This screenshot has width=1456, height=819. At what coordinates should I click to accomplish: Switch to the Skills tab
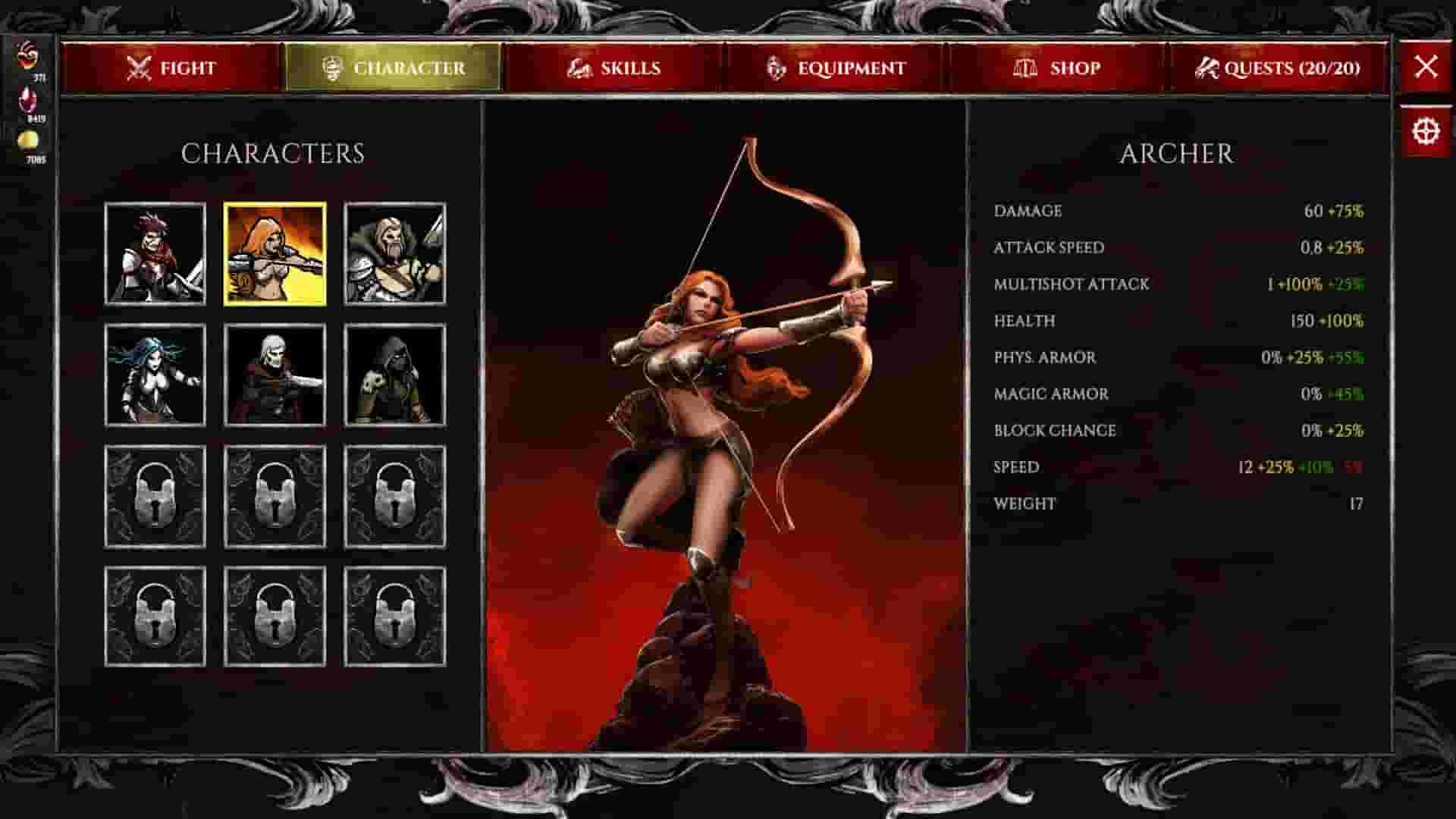[x=620, y=67]
